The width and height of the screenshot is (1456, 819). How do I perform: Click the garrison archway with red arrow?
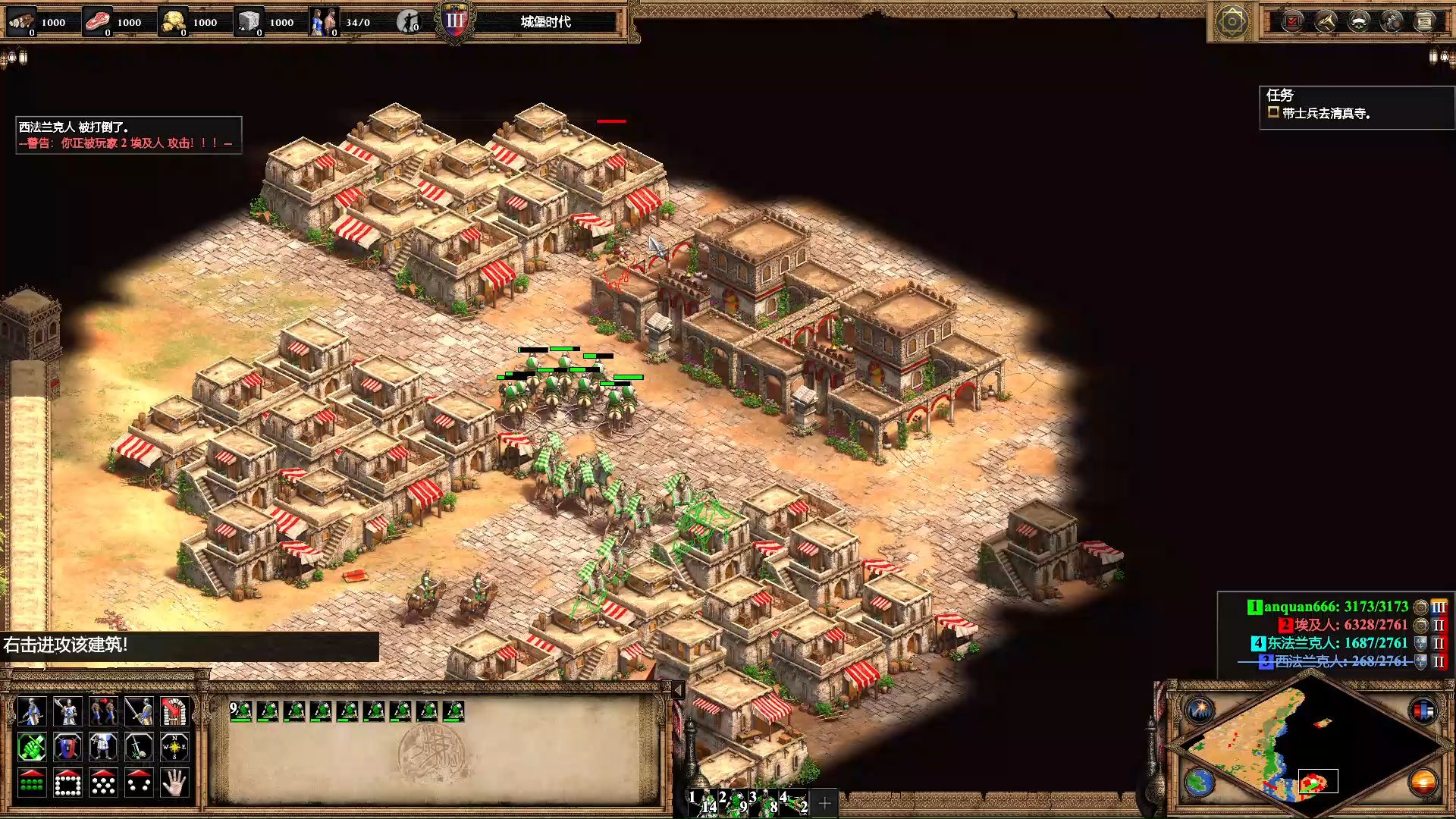[174, 712]
